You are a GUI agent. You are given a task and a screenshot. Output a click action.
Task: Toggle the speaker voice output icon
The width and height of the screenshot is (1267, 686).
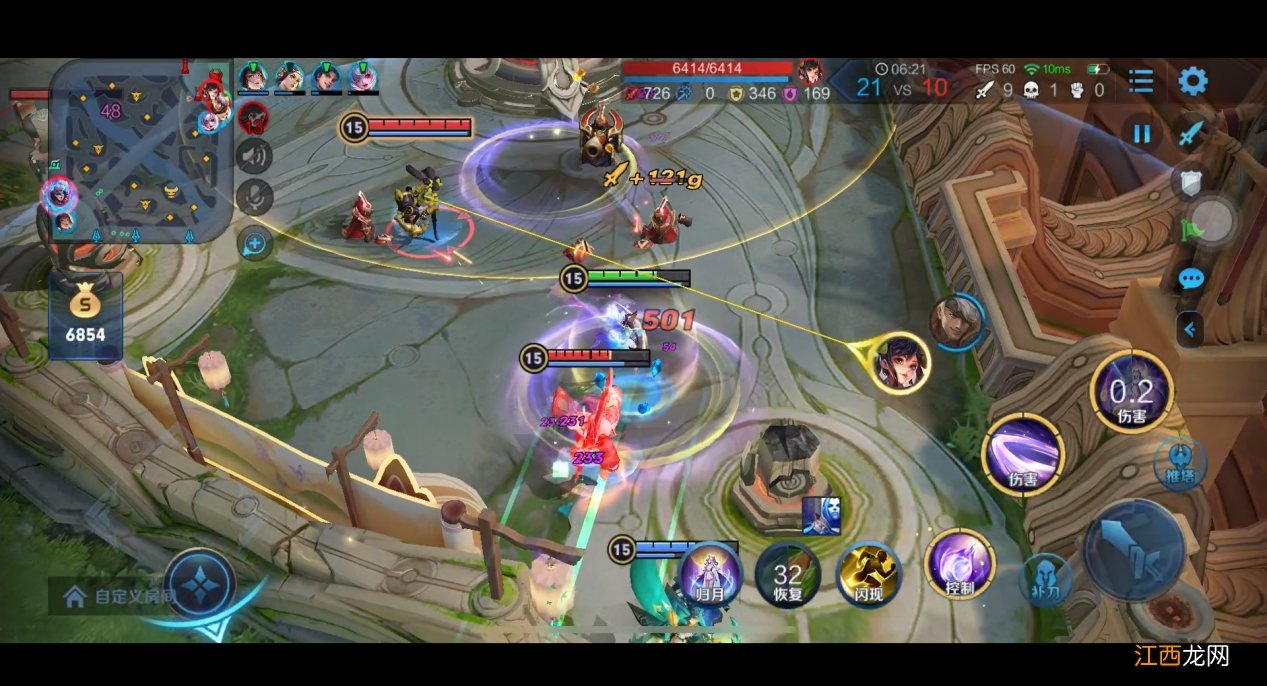pos(254,155)
